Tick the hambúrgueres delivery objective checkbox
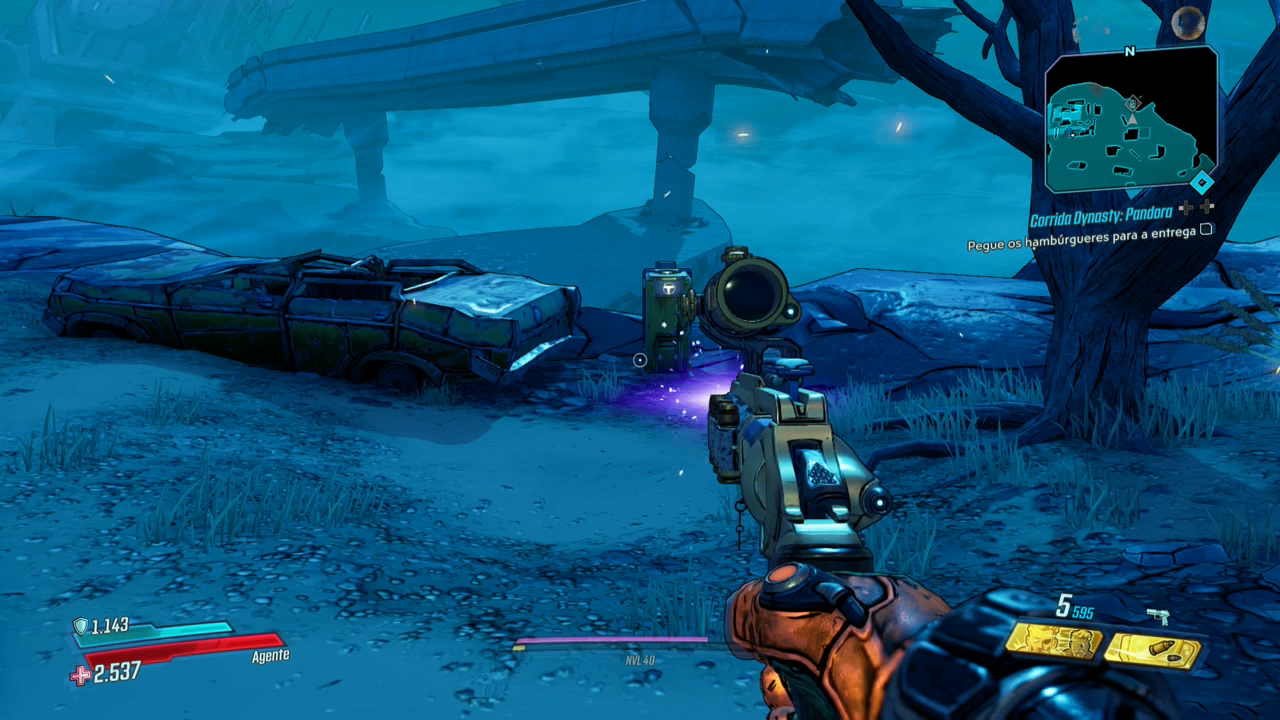The height and width of the screenshot is (720, 1280). tap(1206, 229)
